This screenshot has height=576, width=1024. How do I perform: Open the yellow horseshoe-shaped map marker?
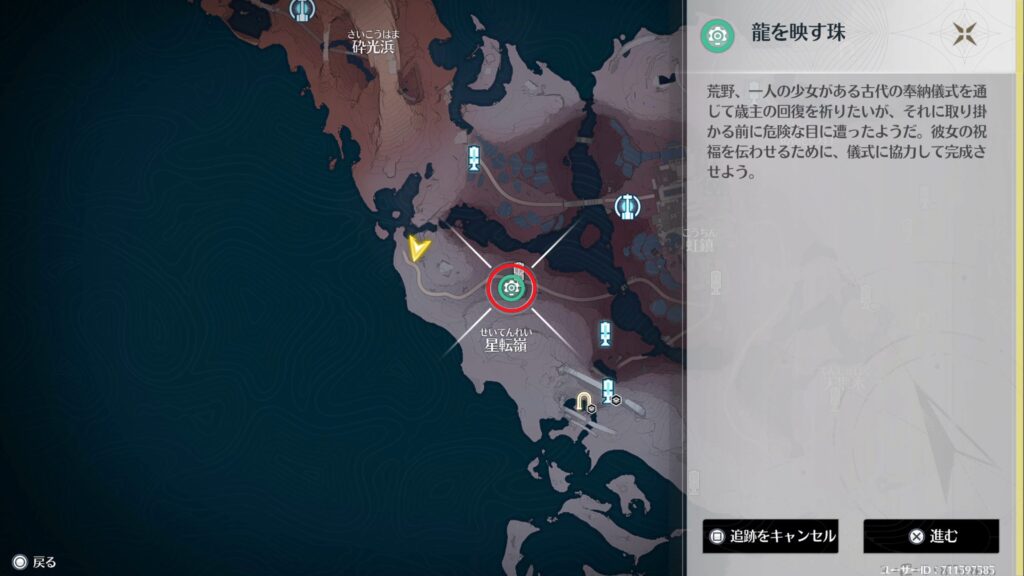pos(582,401)
